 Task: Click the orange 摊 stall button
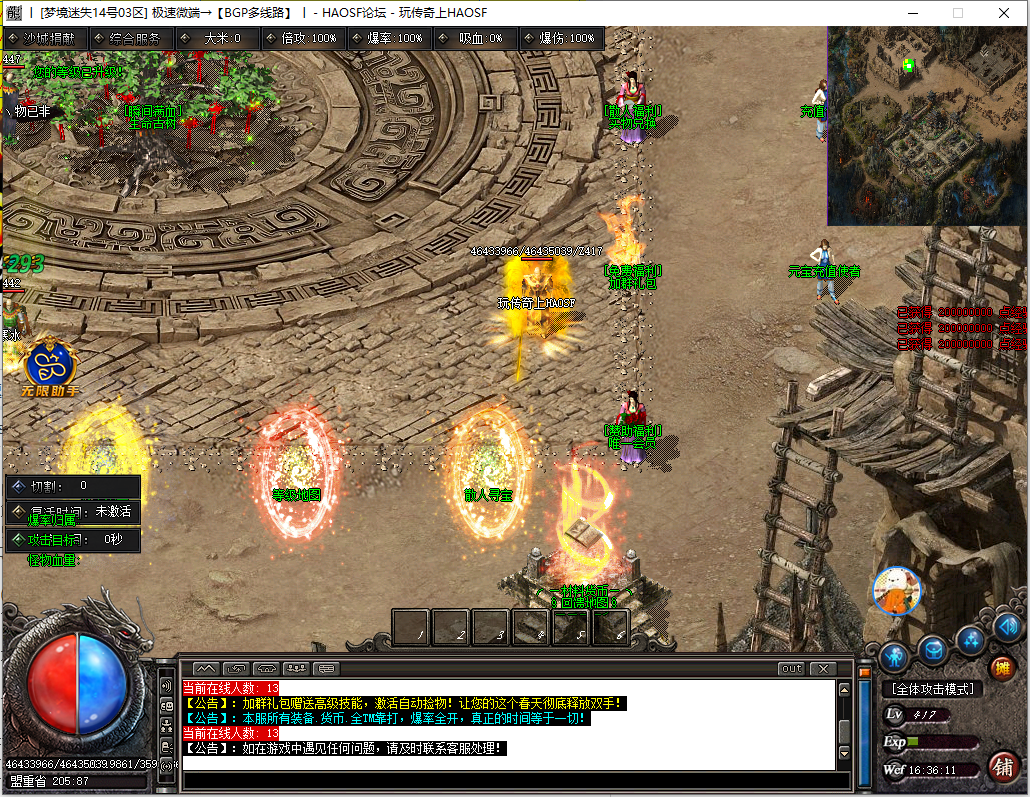[x=1001, y=667]
